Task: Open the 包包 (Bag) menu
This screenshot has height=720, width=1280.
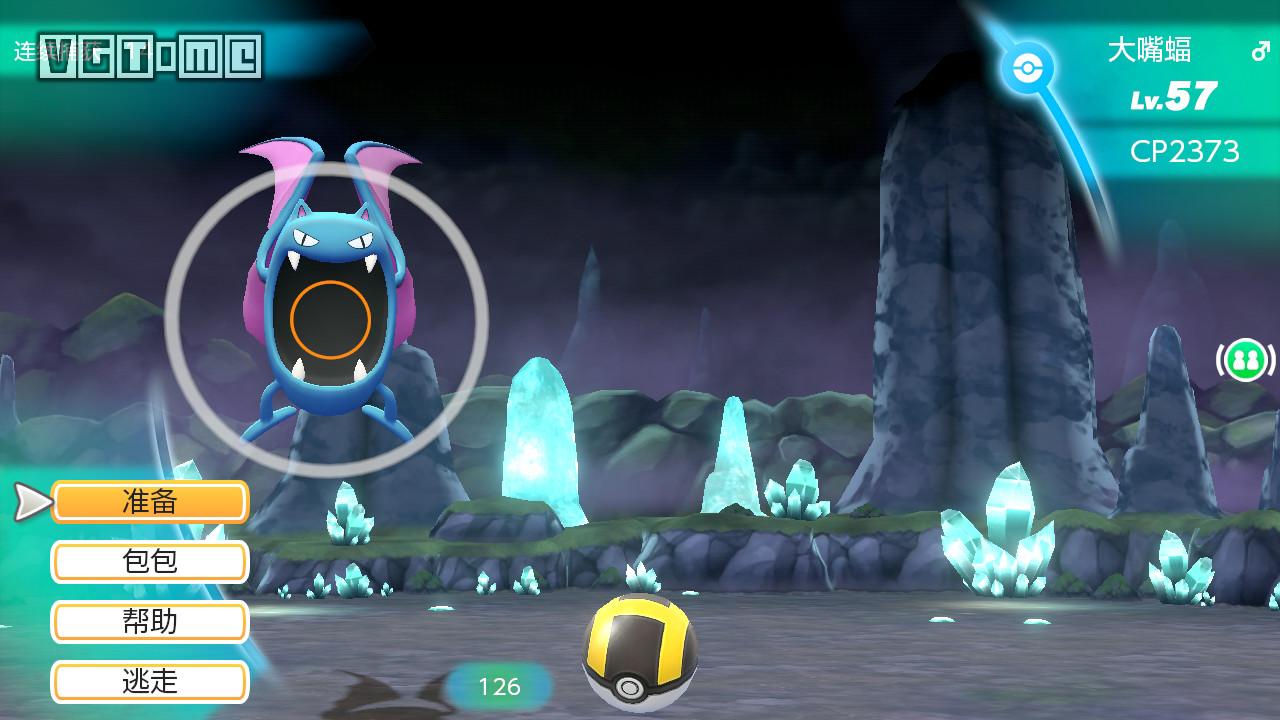Action: [x=150, y=562]
